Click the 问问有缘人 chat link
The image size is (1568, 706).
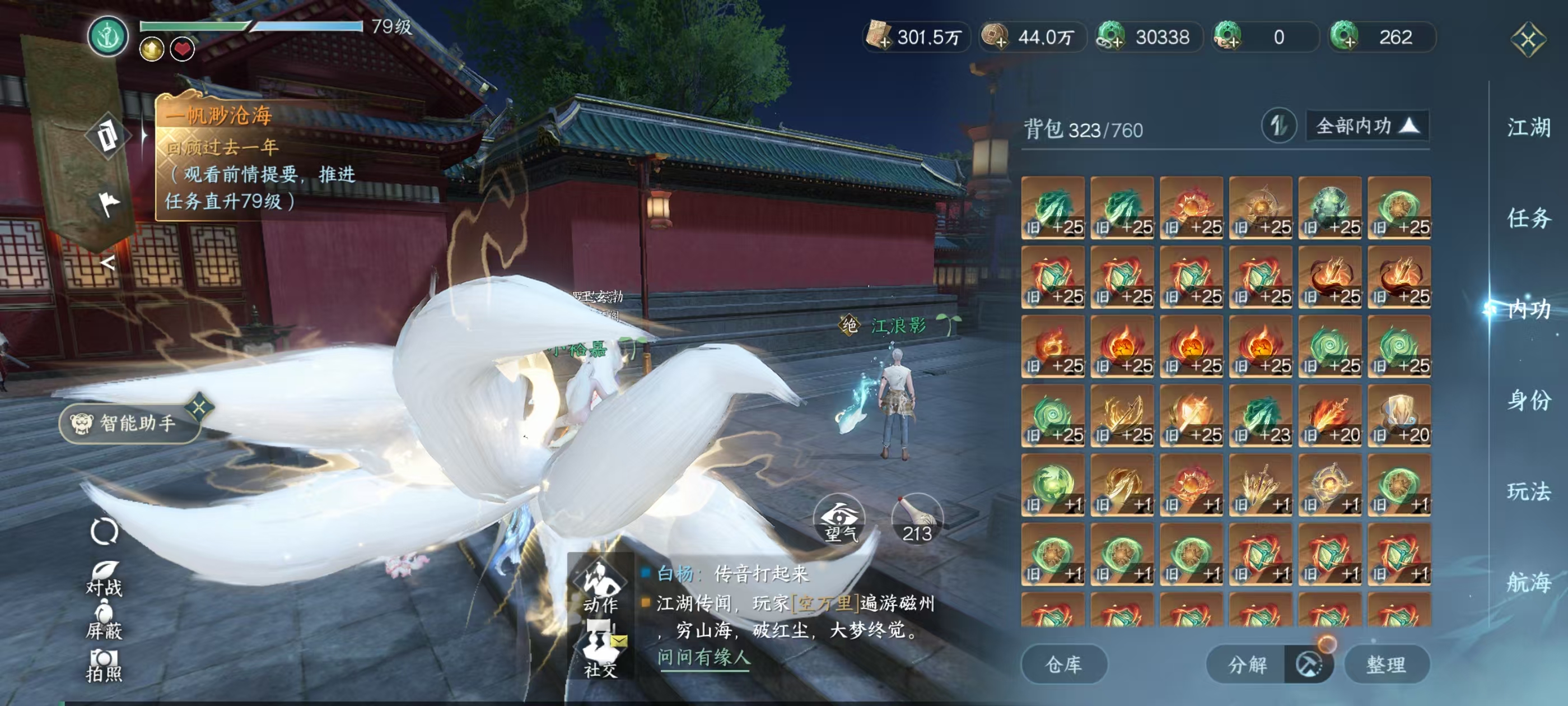[704, 657]
